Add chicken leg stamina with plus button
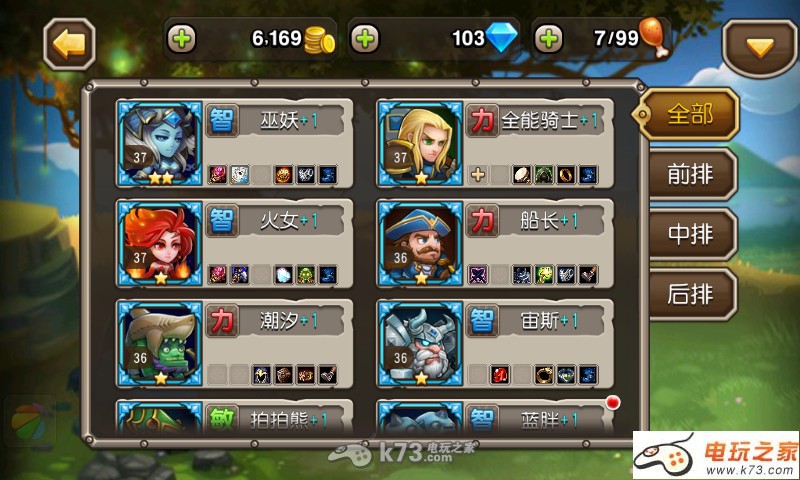Image resolution: width=800 pixels, height=480 pixels. [x=548, y=39]
